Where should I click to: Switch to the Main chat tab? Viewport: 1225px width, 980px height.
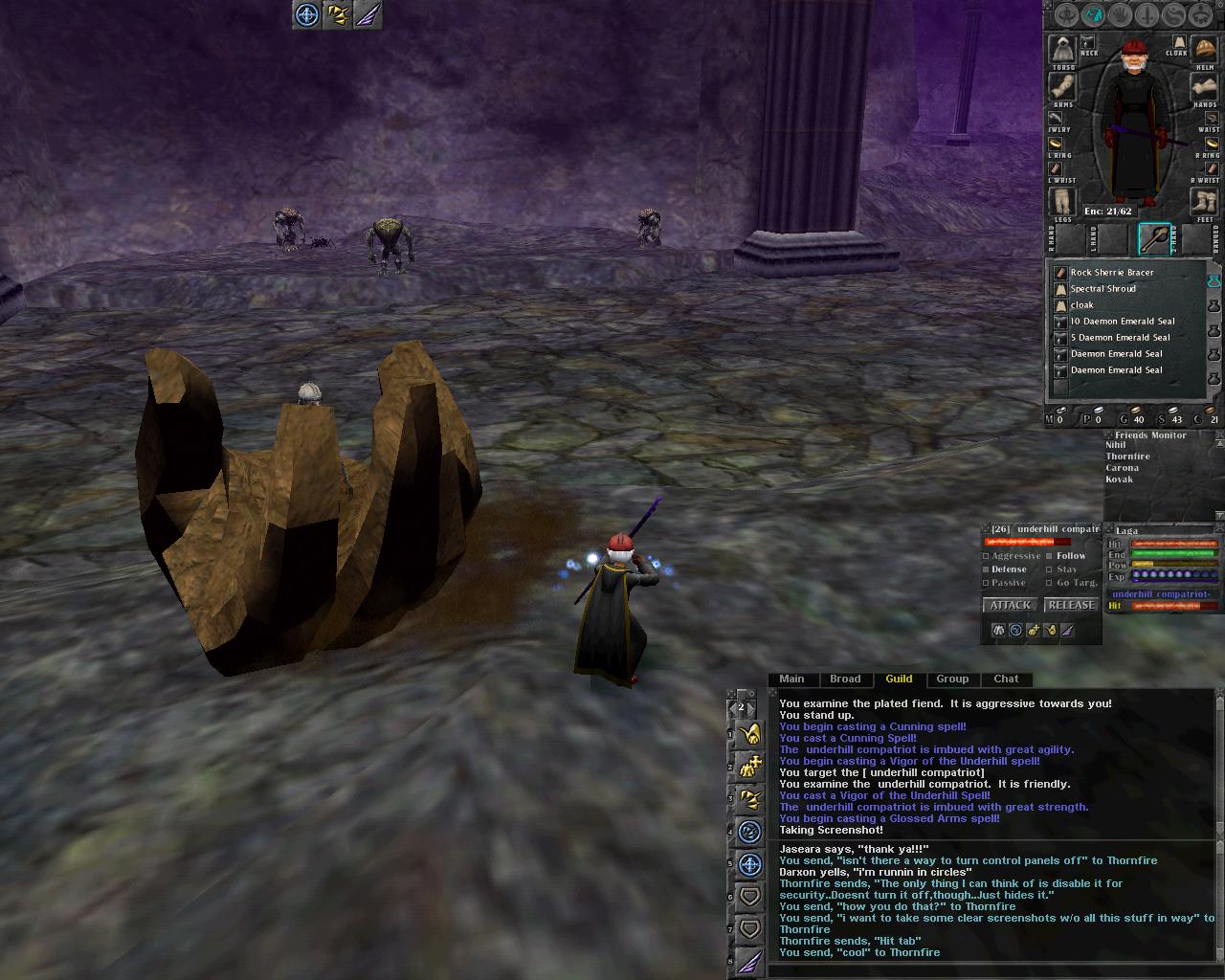pos(791,679)
